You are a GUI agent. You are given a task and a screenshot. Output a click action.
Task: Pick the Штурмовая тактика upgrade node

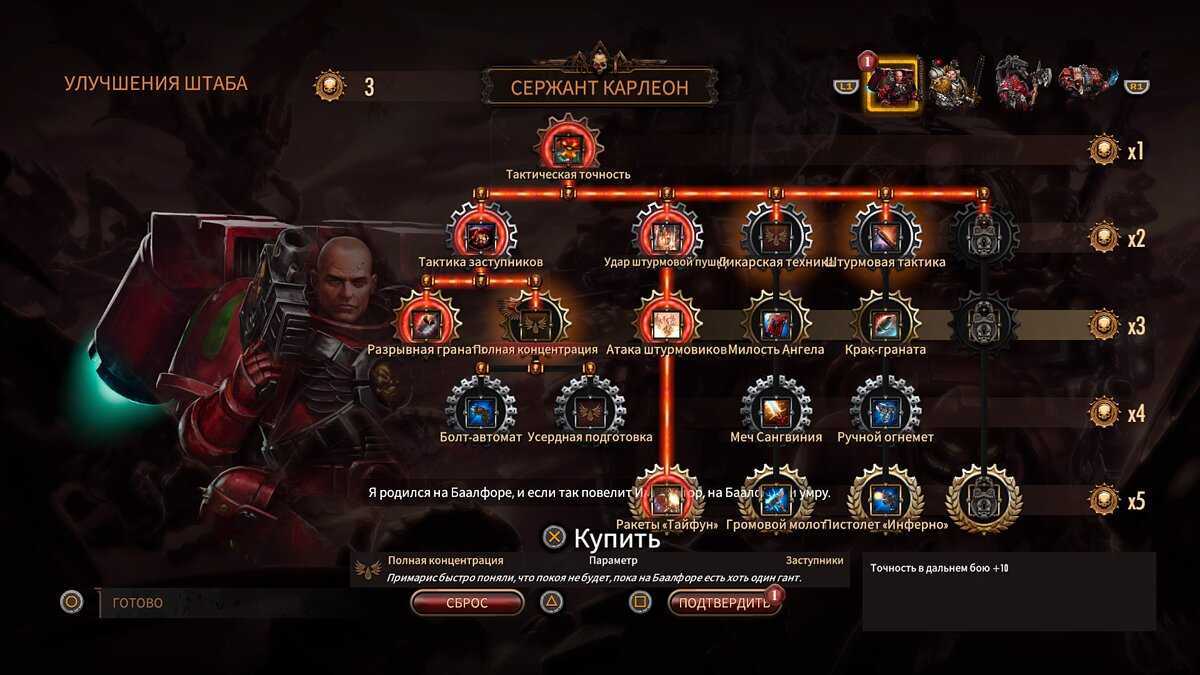click(x=885, y=236)
